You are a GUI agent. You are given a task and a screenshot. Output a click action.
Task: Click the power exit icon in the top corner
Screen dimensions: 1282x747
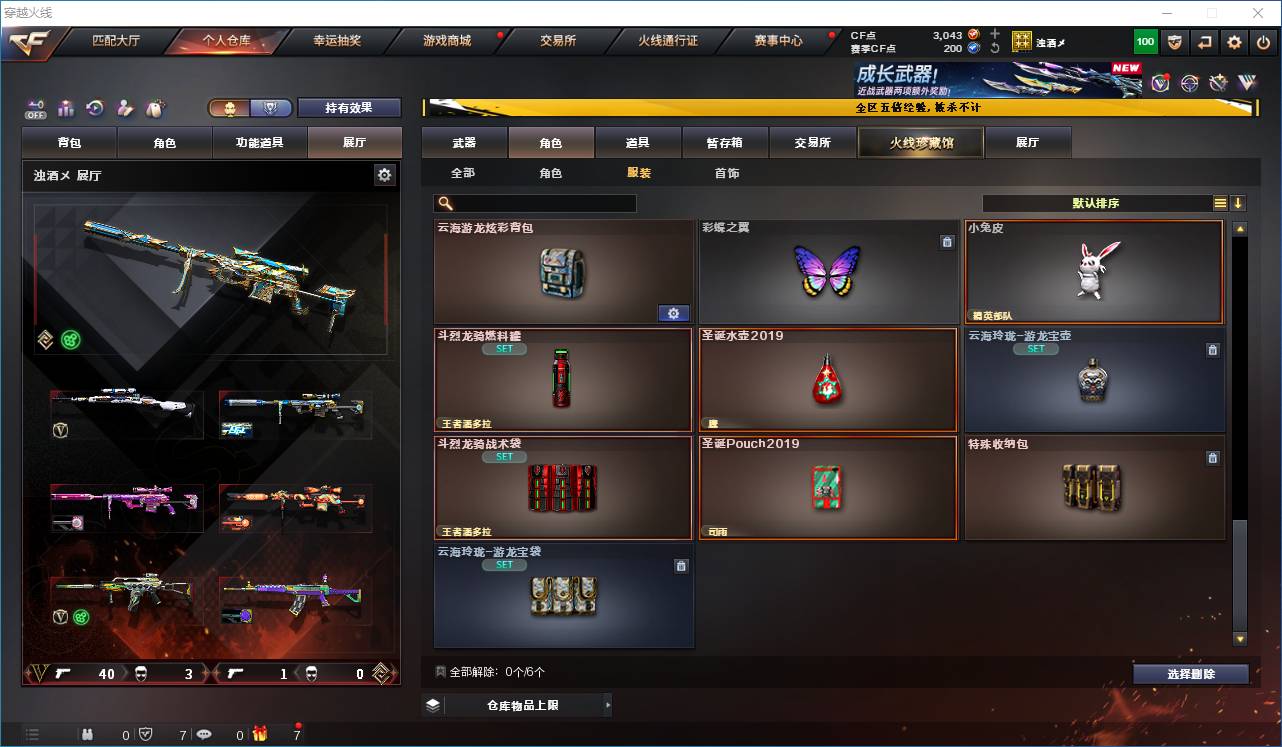1263,42
